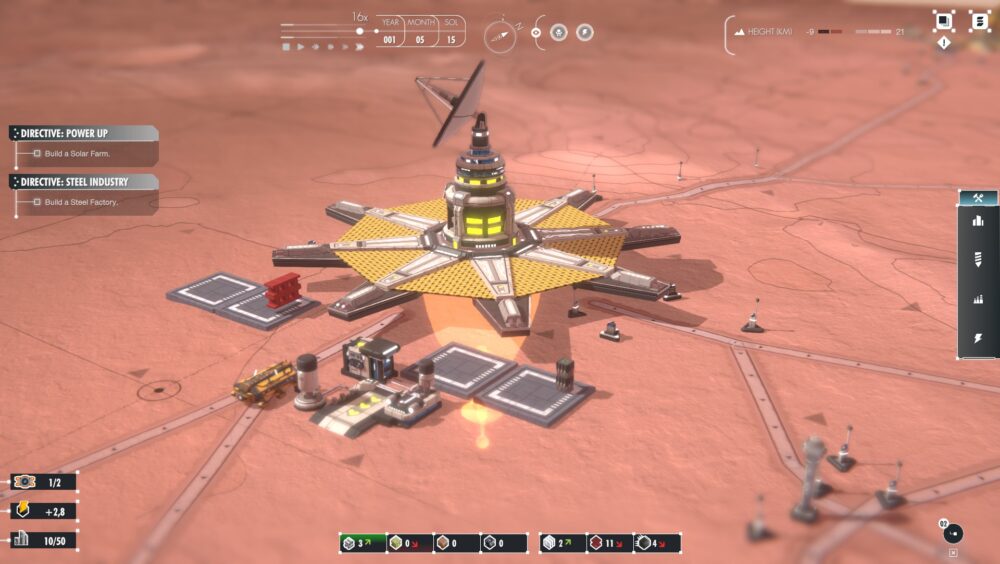Click the O2 oxygen gauge
Viewport: 1000px width, 564px height.
pos(953,532)
